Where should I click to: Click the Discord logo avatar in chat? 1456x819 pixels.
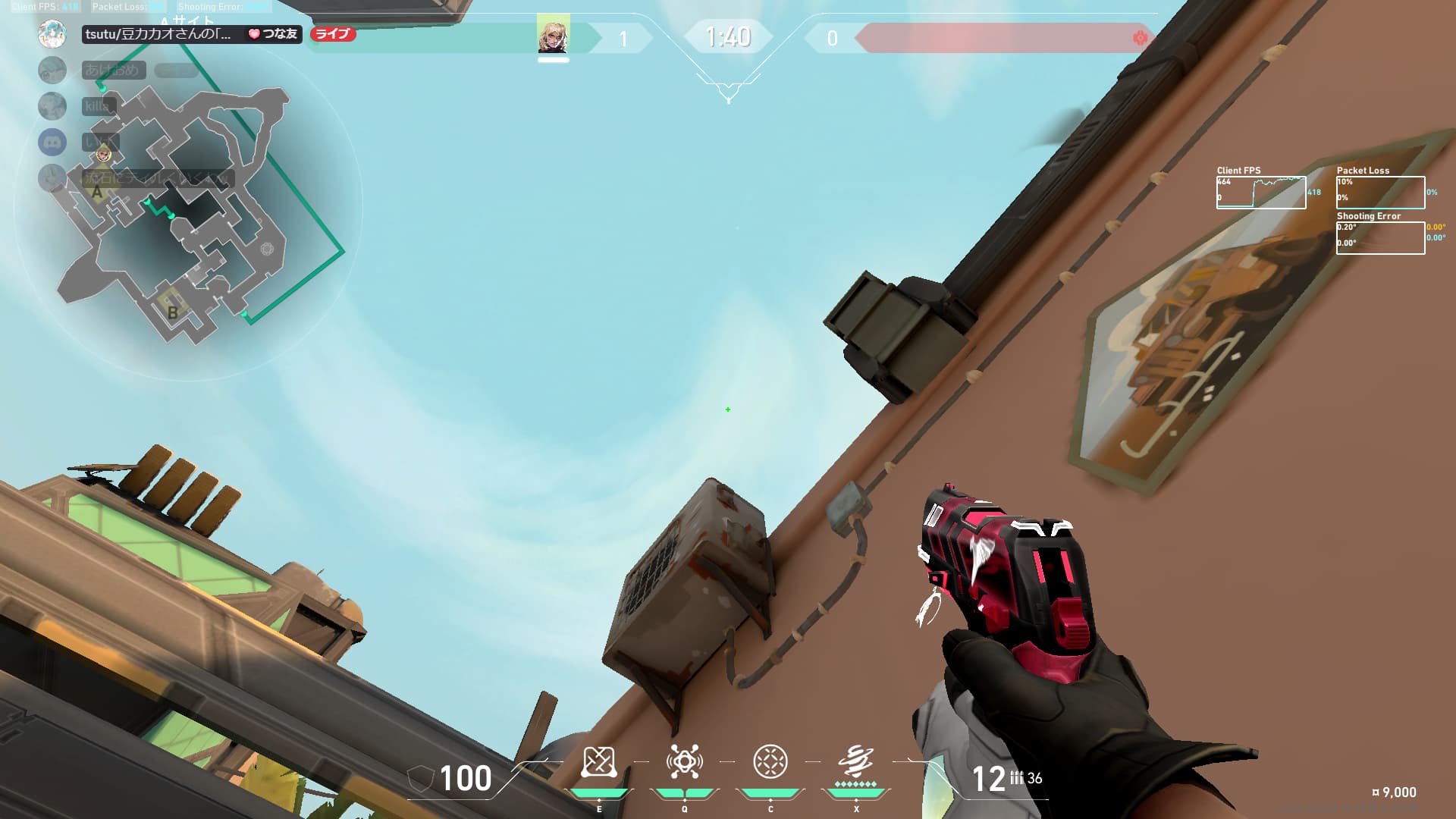(52, 142)
